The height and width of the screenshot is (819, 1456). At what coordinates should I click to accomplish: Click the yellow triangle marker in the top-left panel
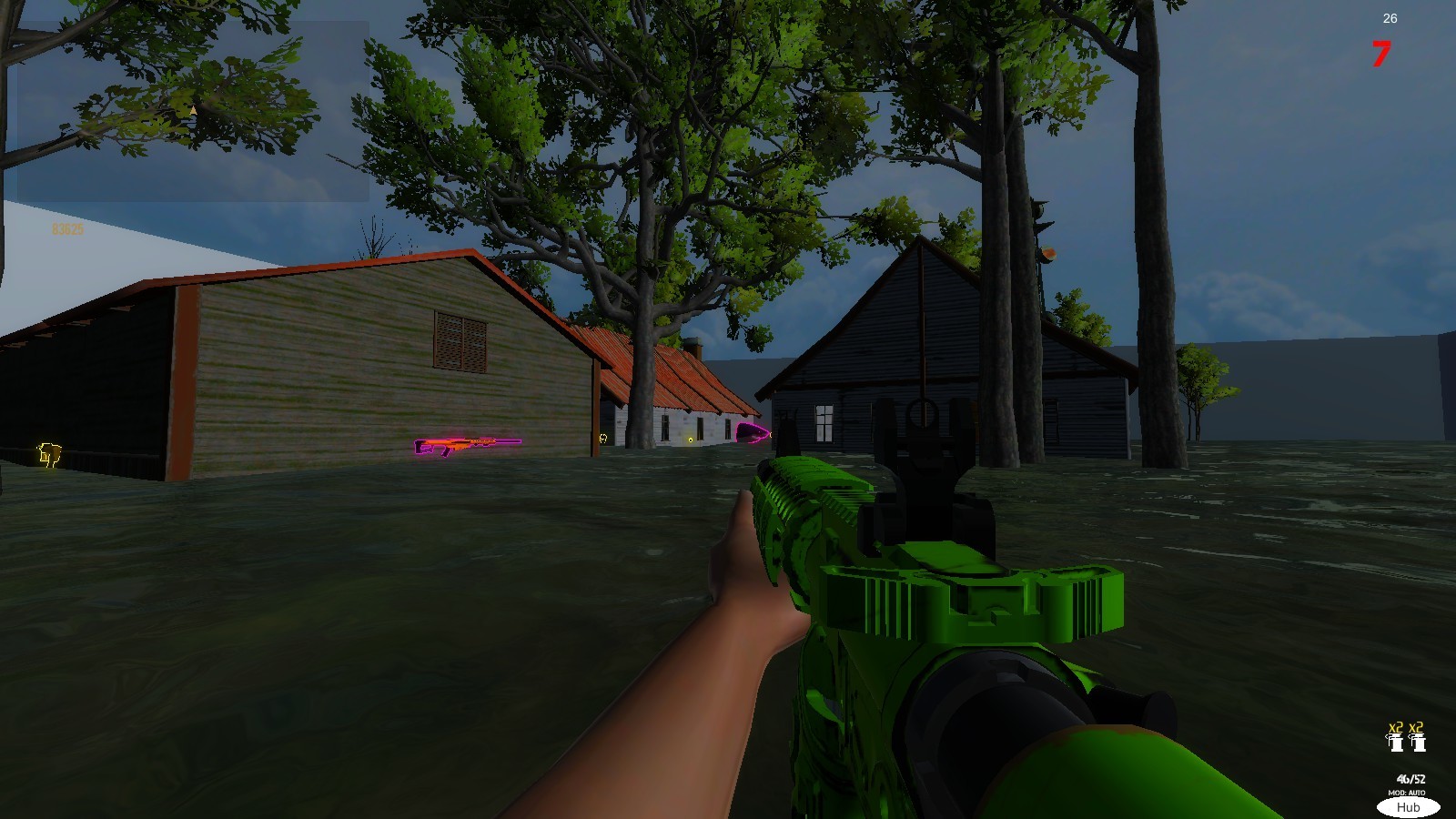(193, 110)
